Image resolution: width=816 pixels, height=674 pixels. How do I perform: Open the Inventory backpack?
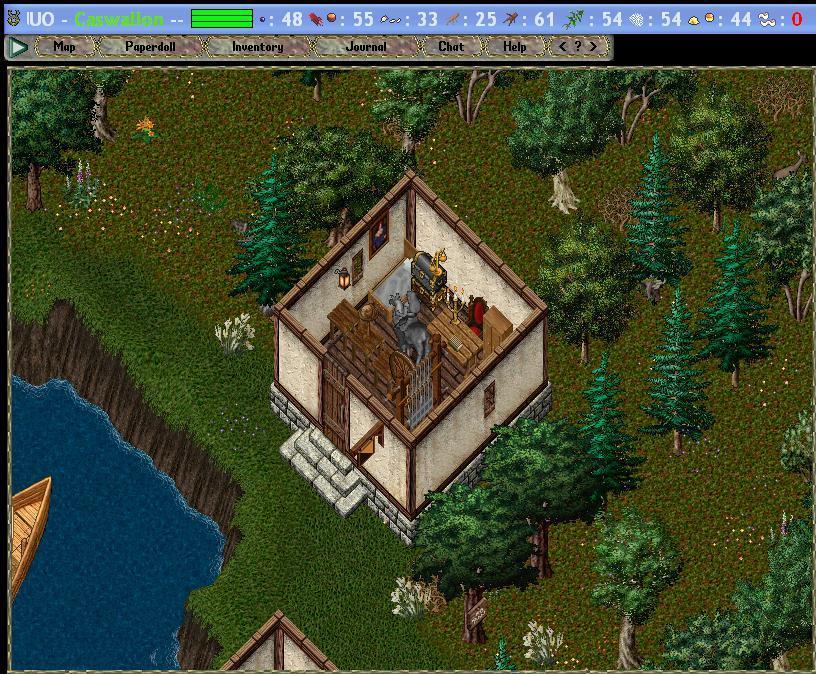pos(257,46)
